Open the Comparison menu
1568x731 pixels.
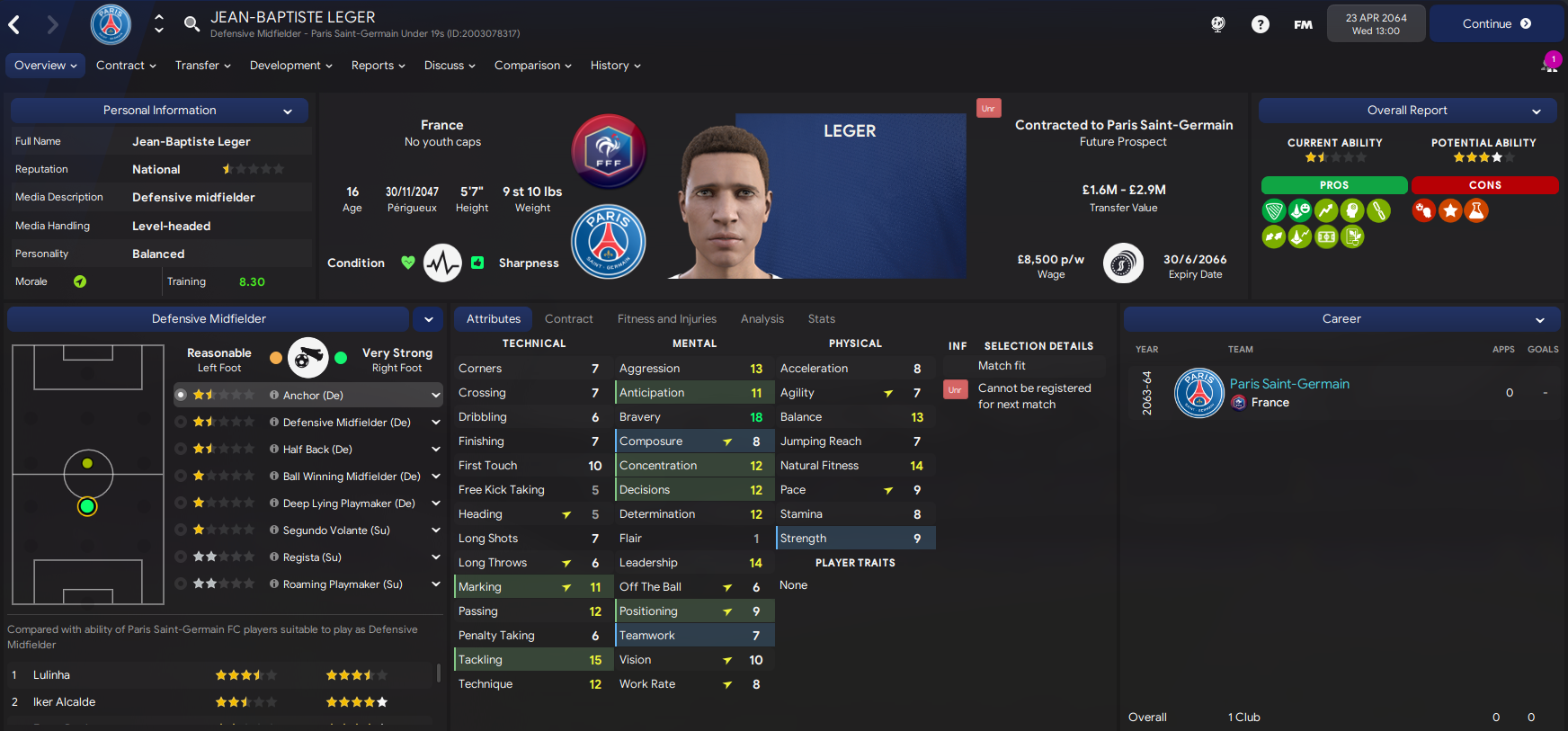coord(532,66)
